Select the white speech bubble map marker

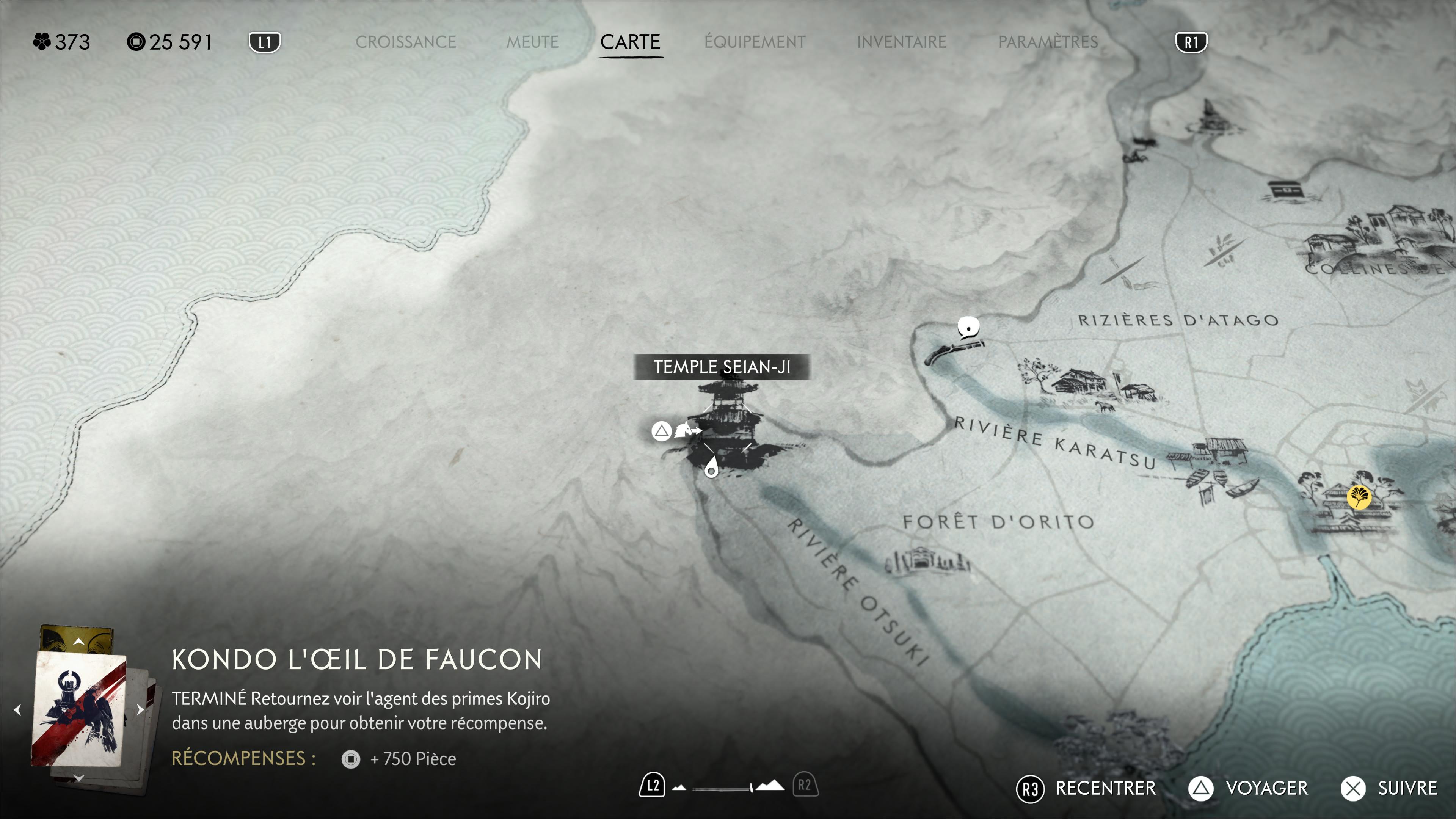click(x=968, y=327)
